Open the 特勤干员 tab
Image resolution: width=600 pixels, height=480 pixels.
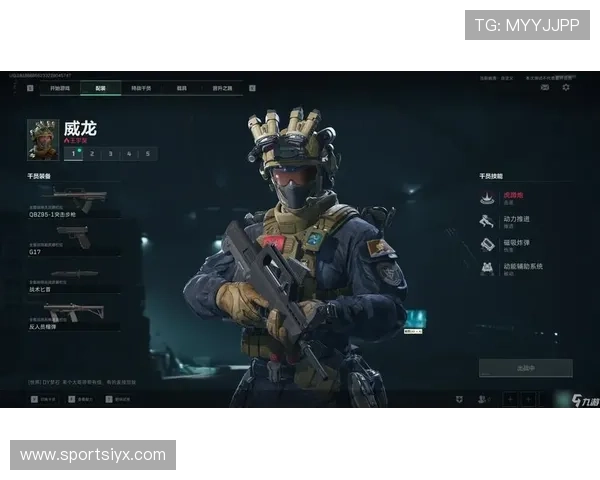click(x=142, y=88)
